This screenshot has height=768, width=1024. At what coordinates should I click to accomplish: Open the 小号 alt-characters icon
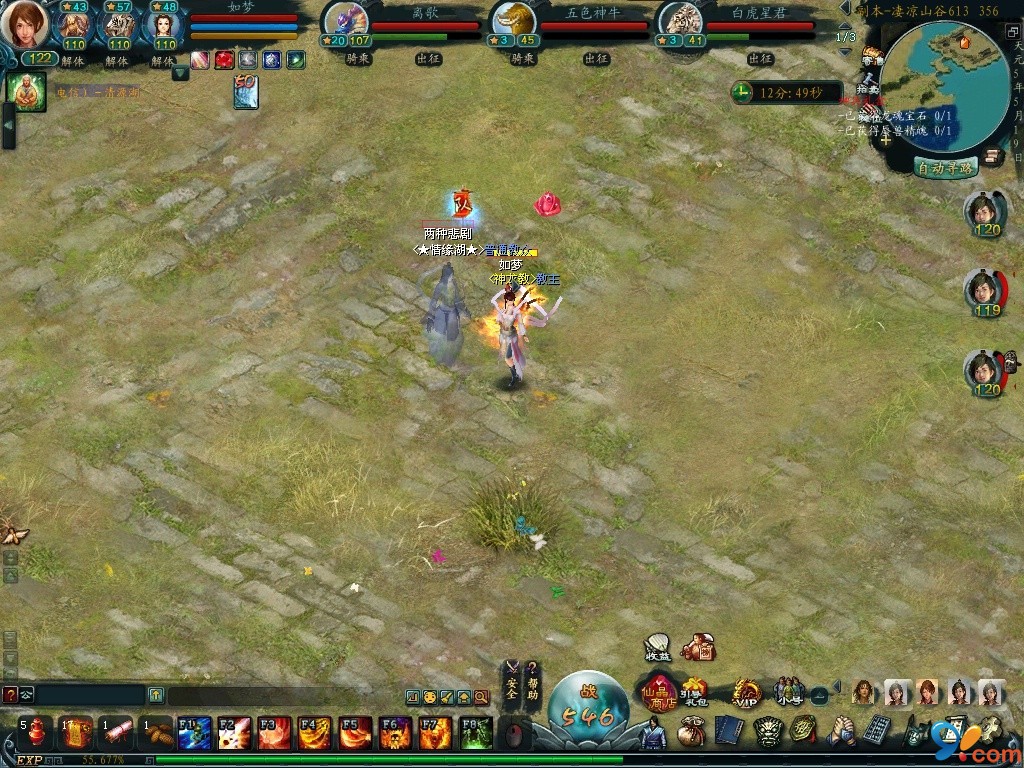coord(788,691)
